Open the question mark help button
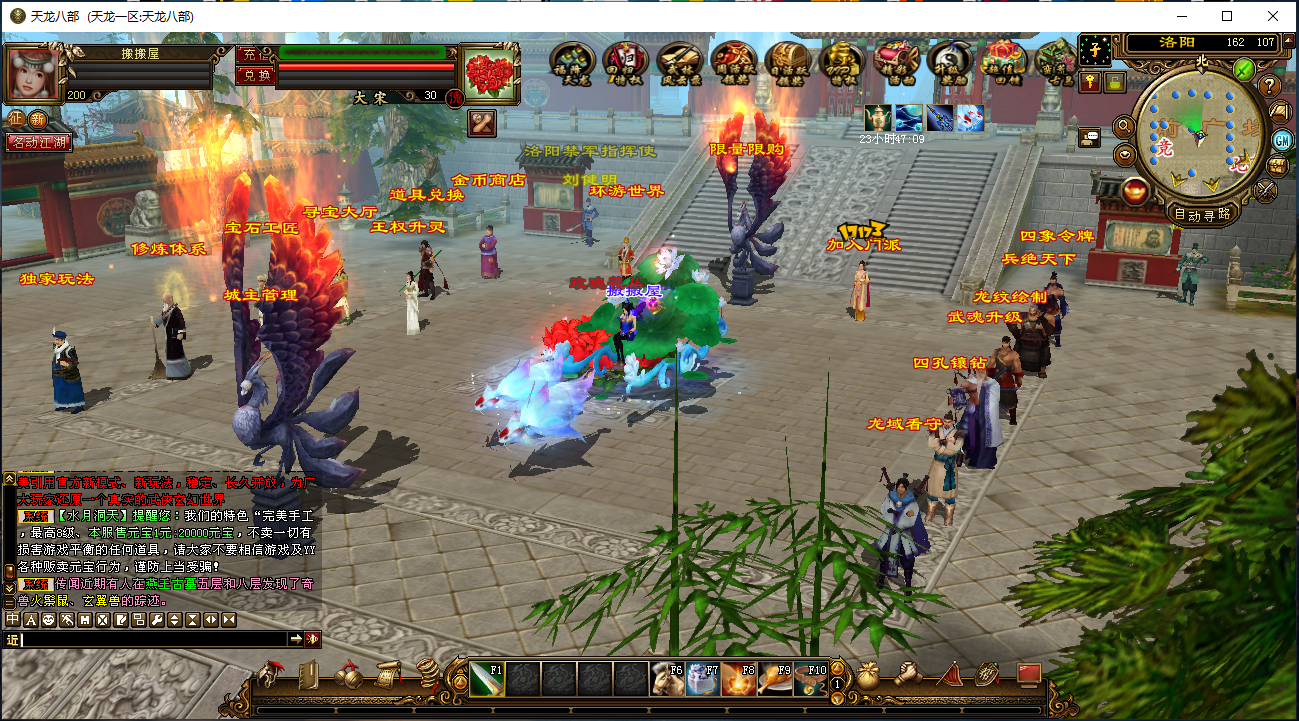1299x721 pixels. [1271, 86]
